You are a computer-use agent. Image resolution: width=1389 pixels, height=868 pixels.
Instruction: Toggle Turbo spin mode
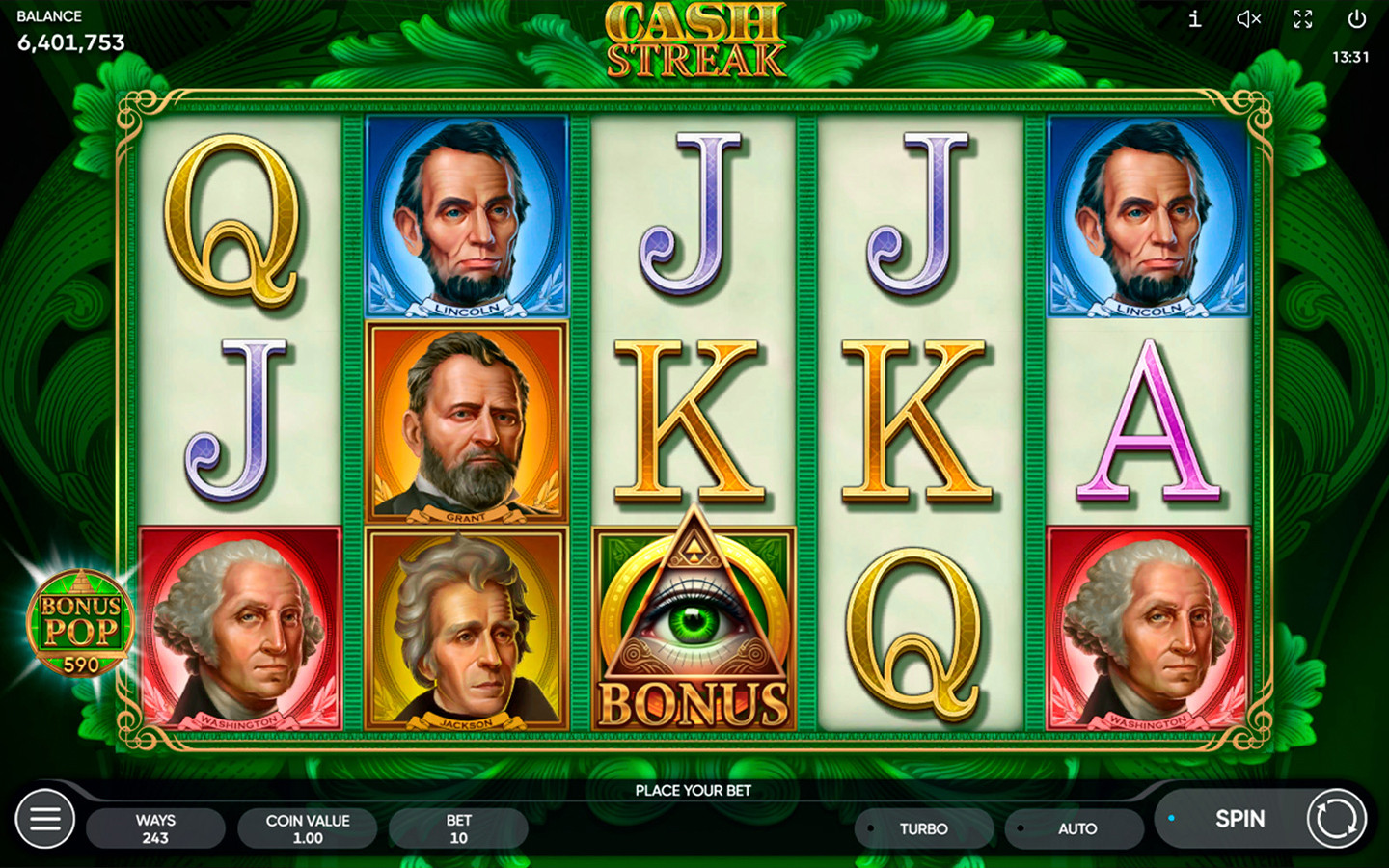923,828
